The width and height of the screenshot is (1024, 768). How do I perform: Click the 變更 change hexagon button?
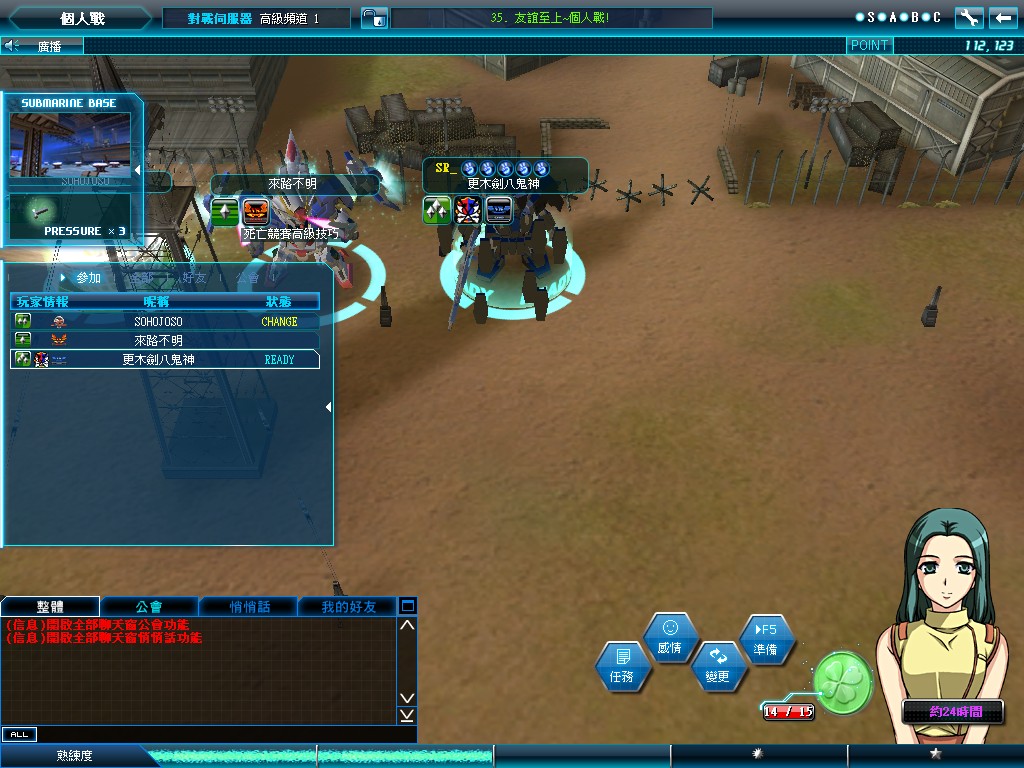[718, 665]
